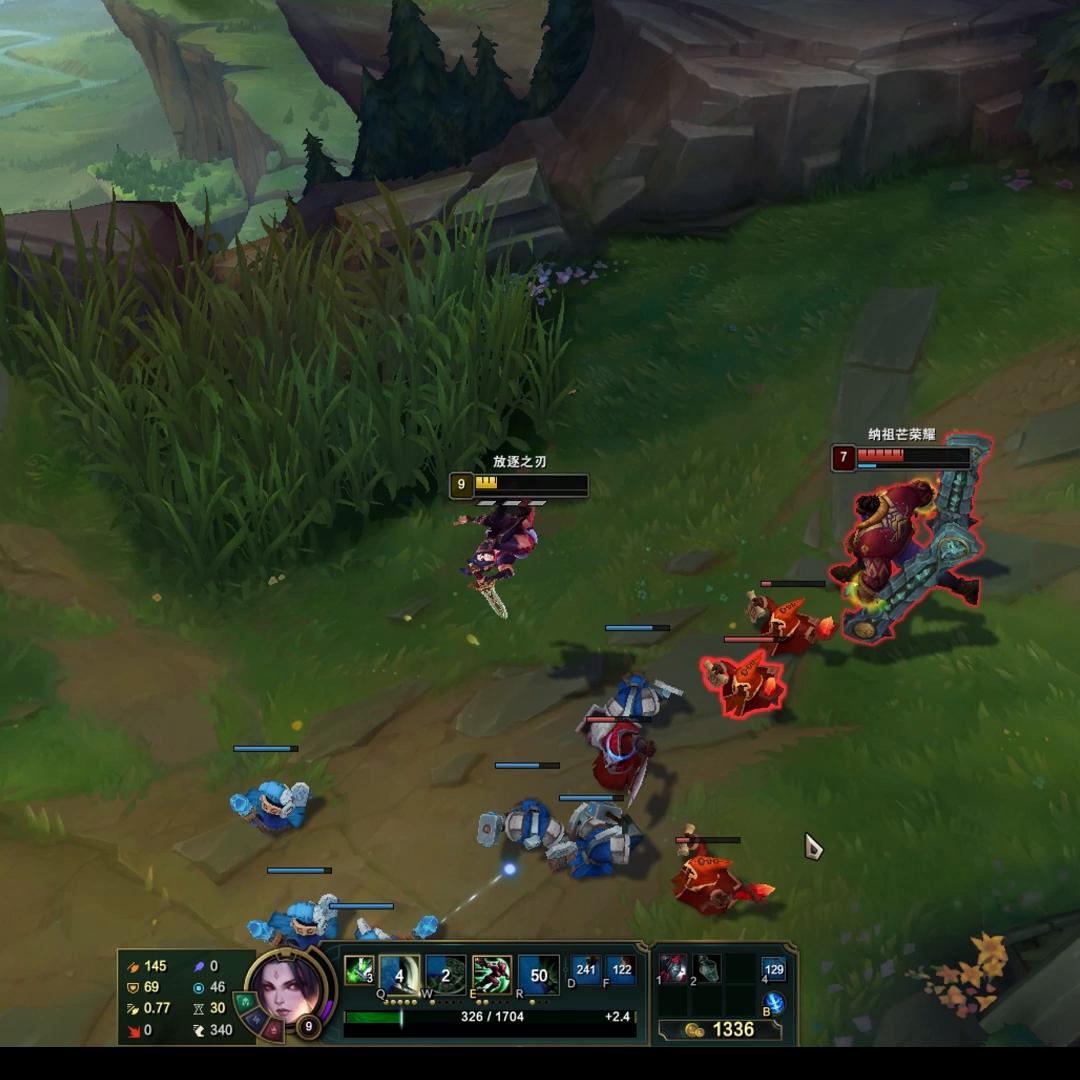This screenshot has width=1080, height=1080.
Task: Open the character stats panel
Action: [177, 998]
